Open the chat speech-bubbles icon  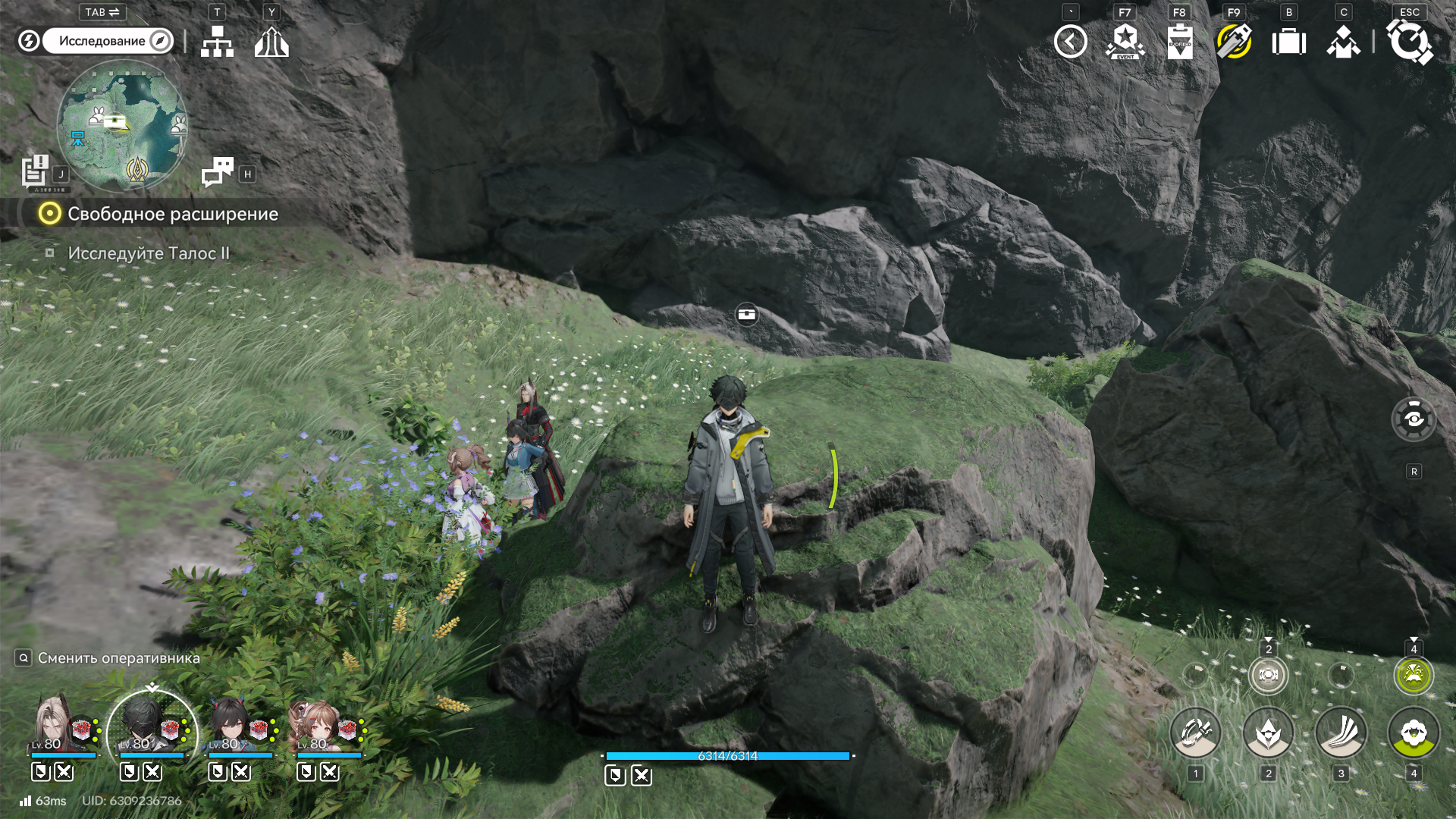[x=218, y=171]
